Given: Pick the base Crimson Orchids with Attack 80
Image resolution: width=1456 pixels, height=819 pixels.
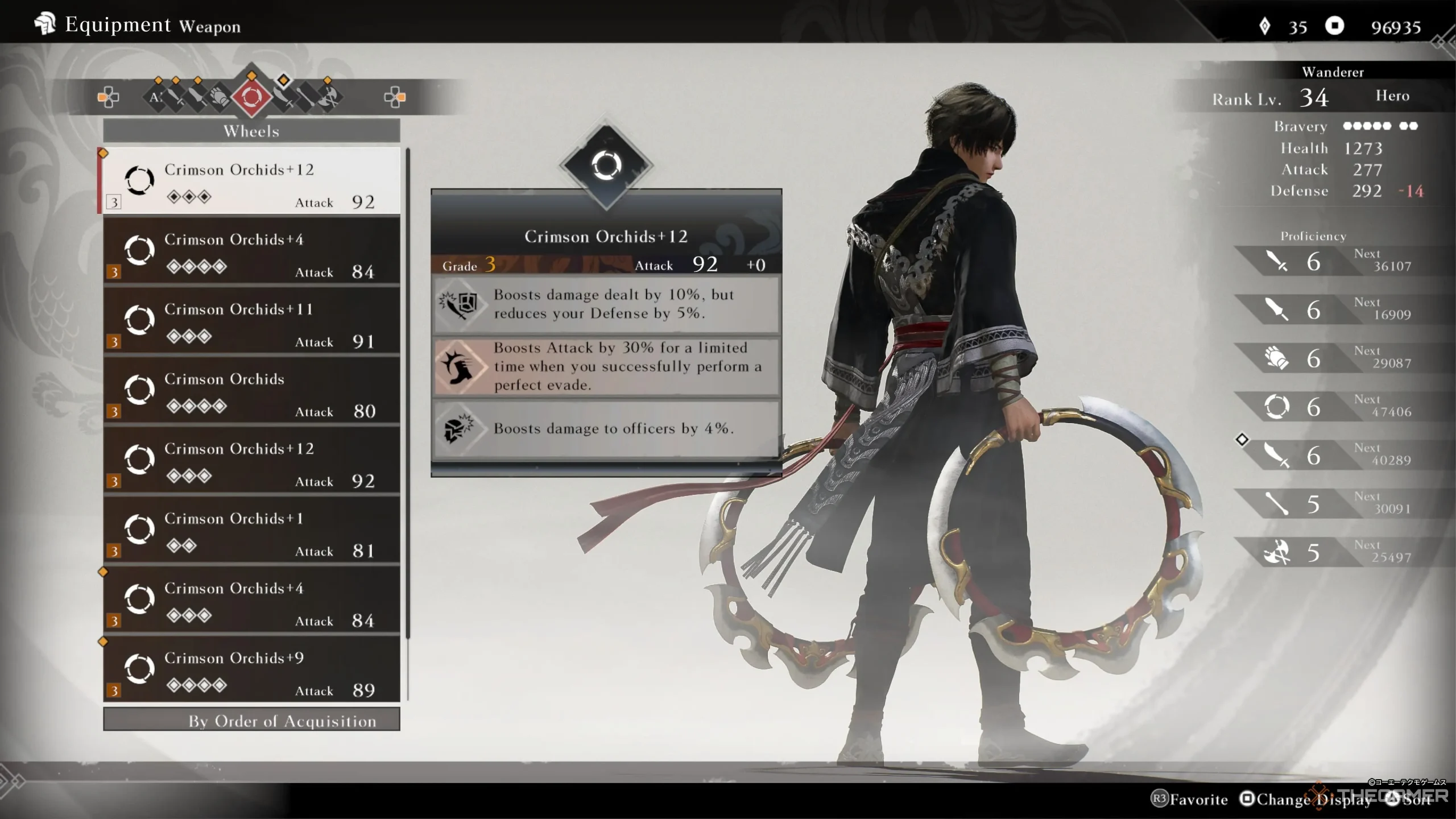Looking at the screenshot, I should pyautogui.click(x=251, y=391).
